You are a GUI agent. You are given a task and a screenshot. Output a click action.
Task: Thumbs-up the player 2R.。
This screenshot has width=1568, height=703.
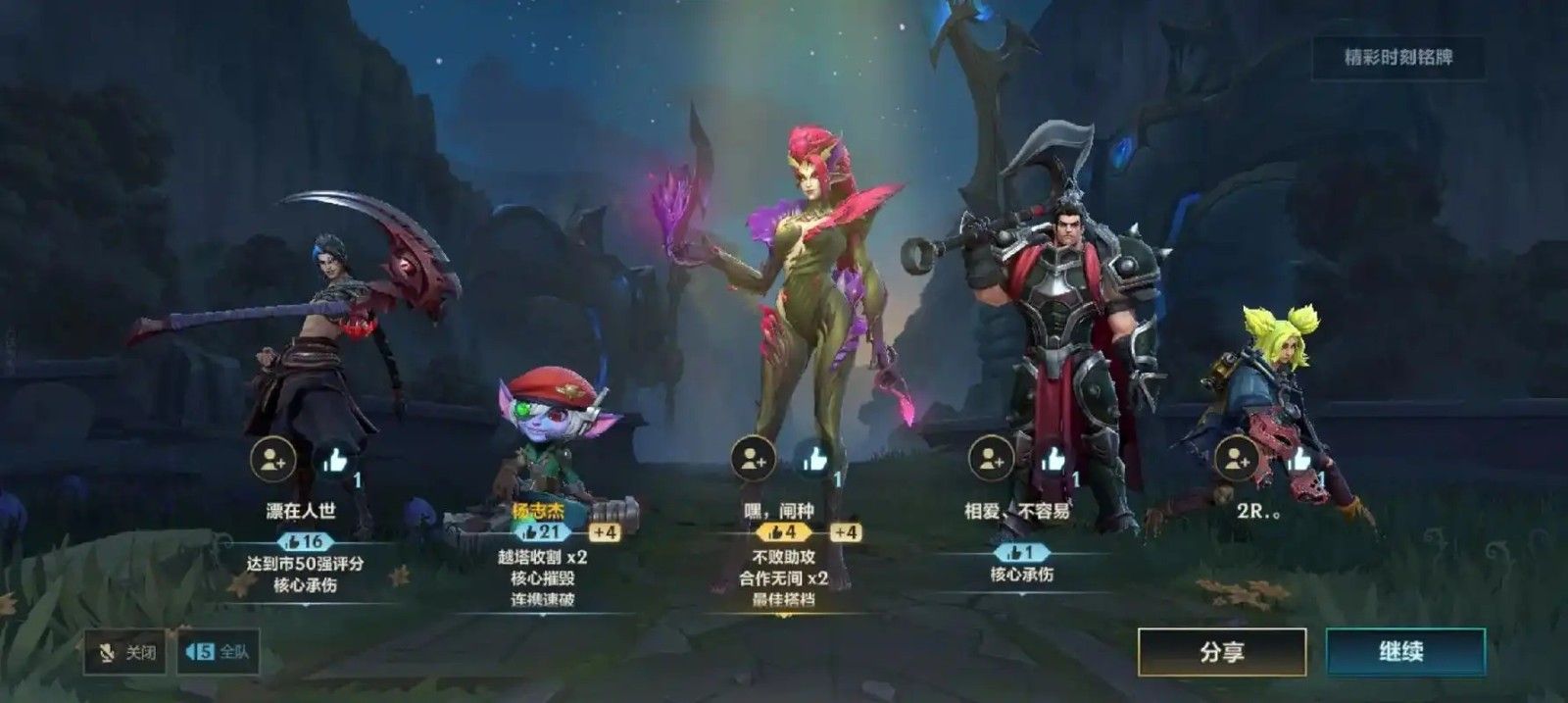click(1299, 459)
